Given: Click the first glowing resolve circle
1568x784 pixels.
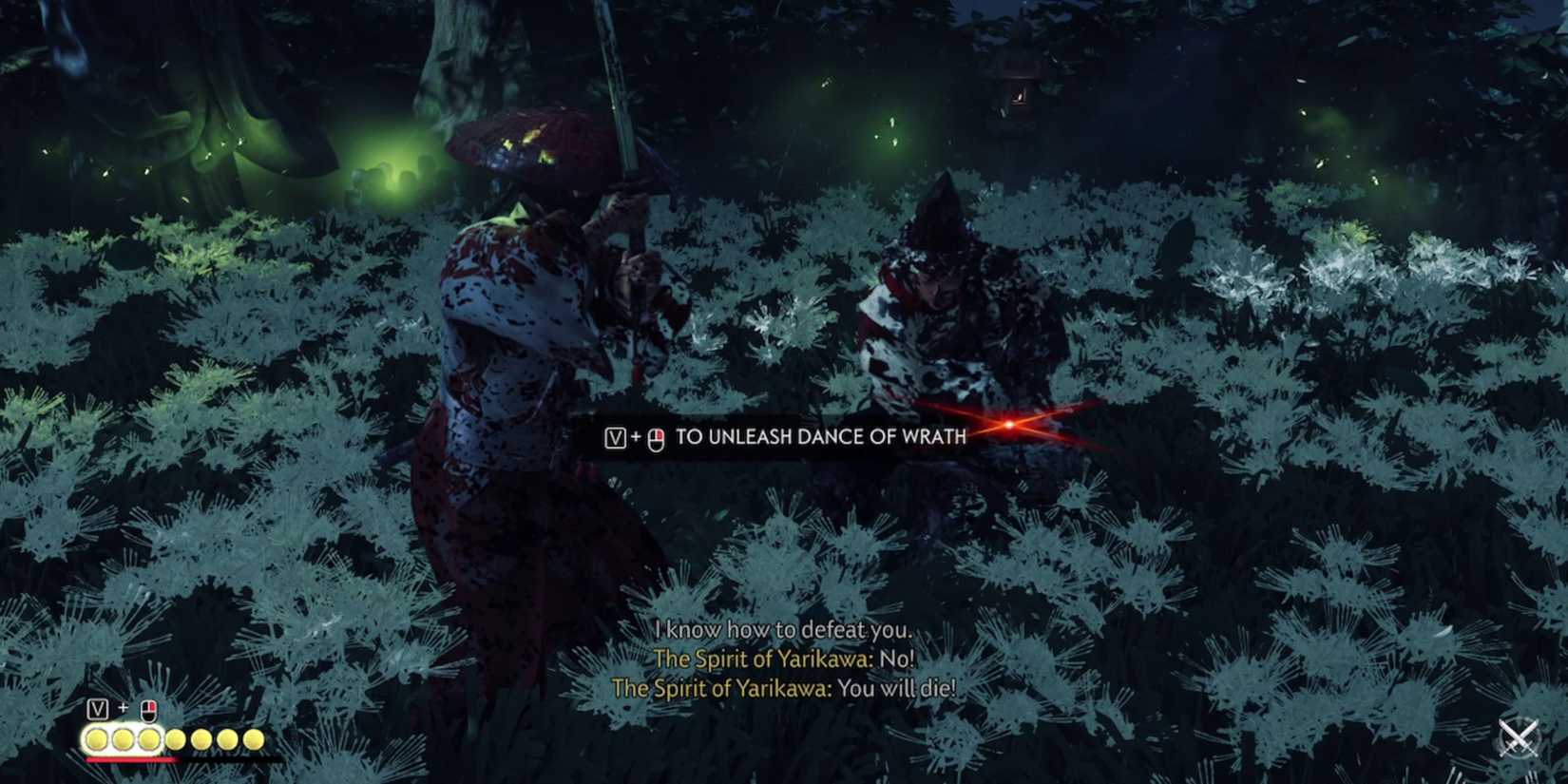Looking at the screenshot, I should pos(97,739).
